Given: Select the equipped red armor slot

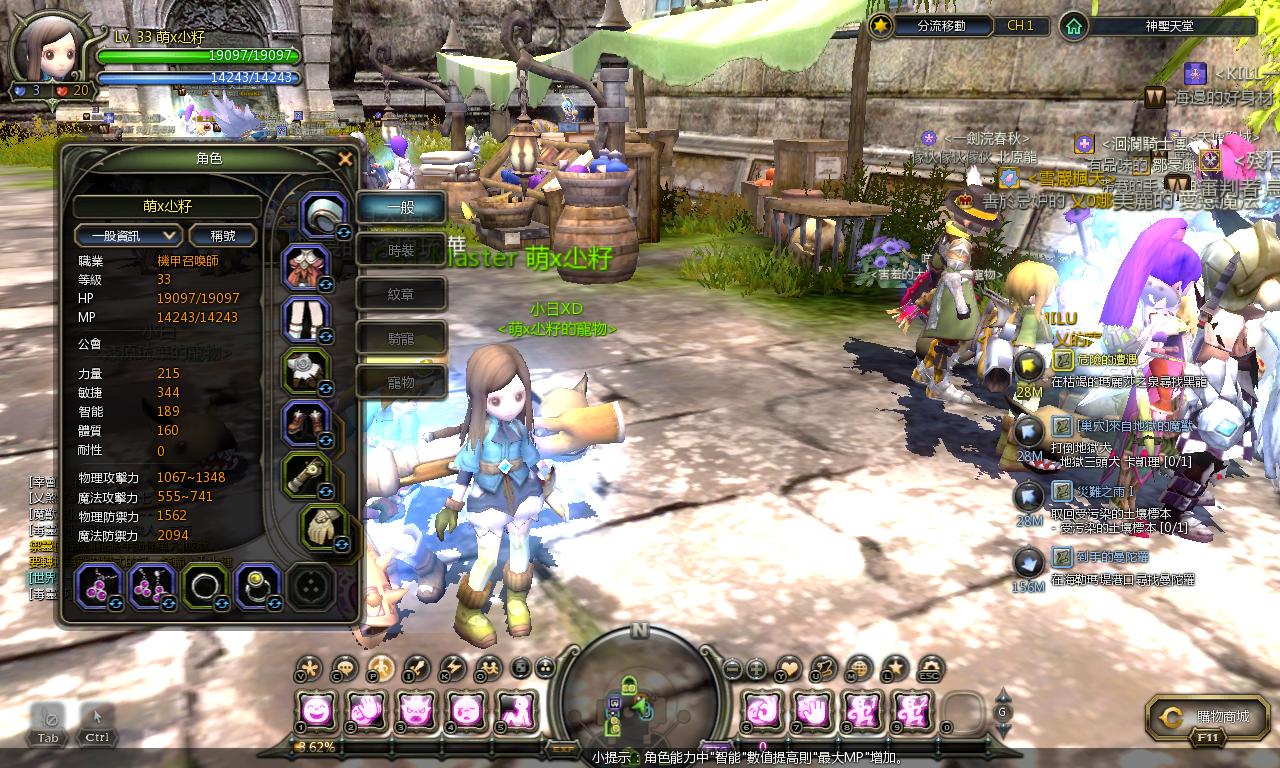Looking at the screenshot, I should click(306, 268).
